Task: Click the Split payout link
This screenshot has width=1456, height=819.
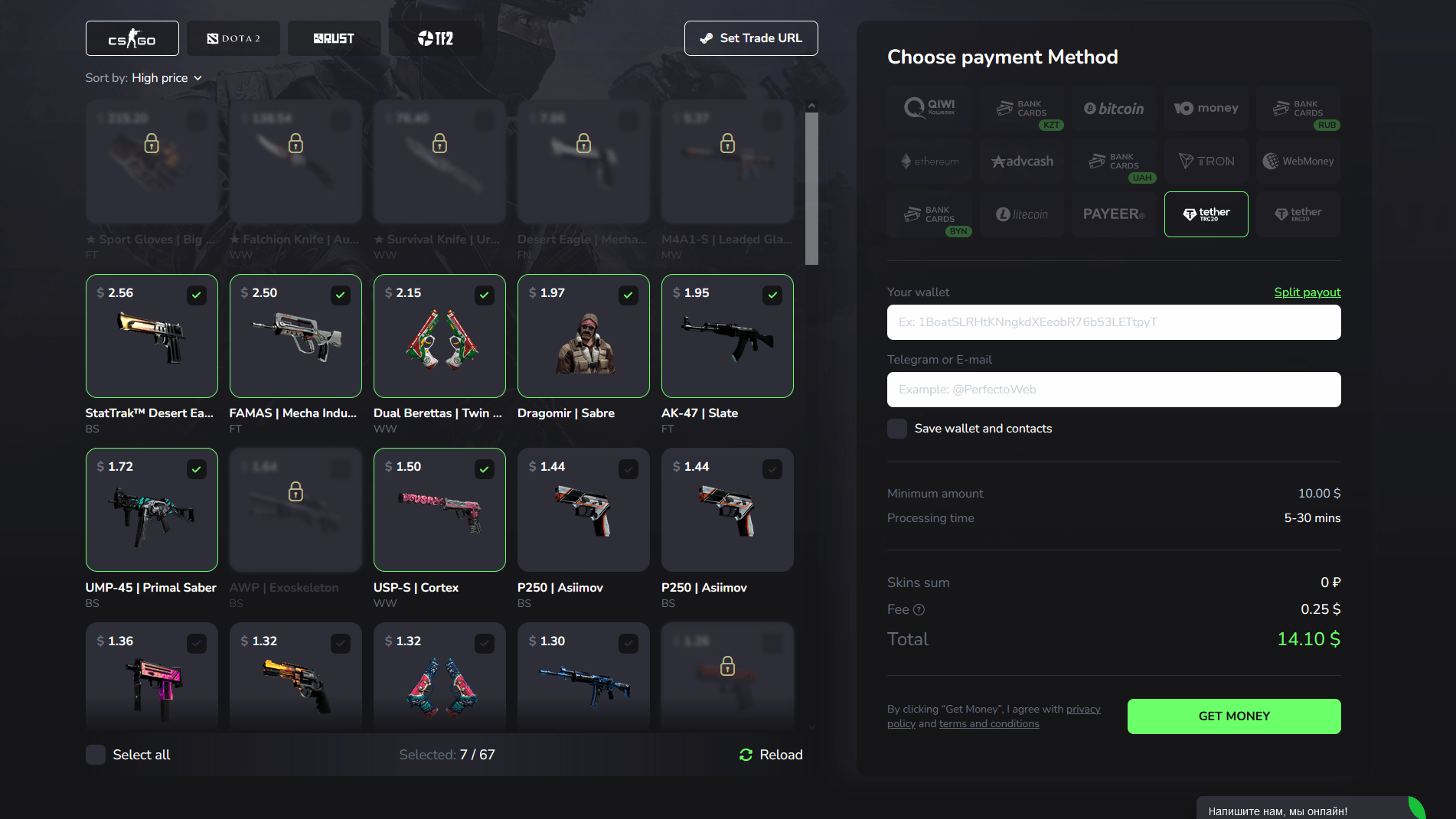Action: [x=1307, y=292]
